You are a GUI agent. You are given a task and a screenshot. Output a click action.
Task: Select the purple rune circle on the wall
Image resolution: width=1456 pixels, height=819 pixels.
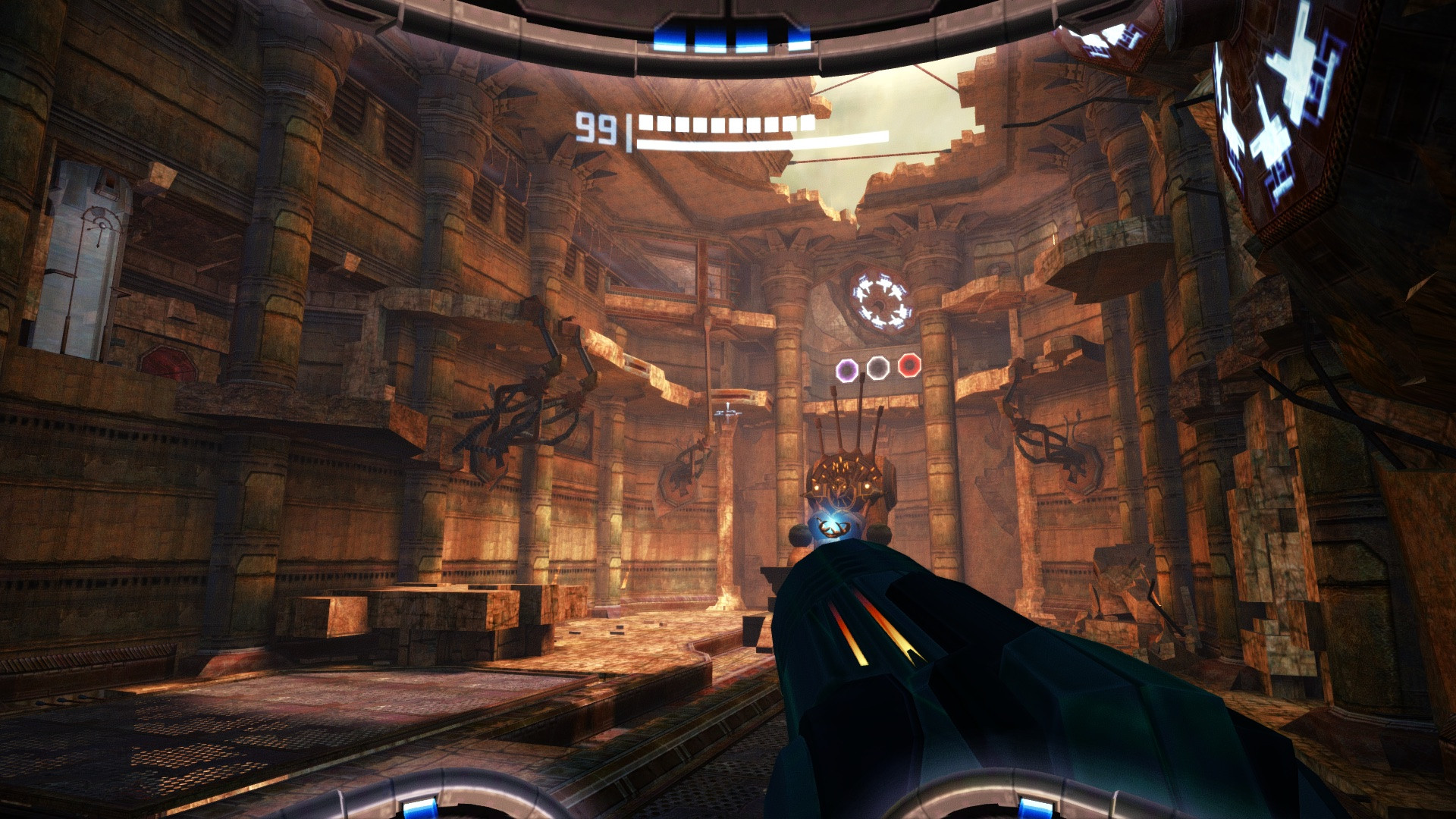pyautogui.click(x=847, y=371)
